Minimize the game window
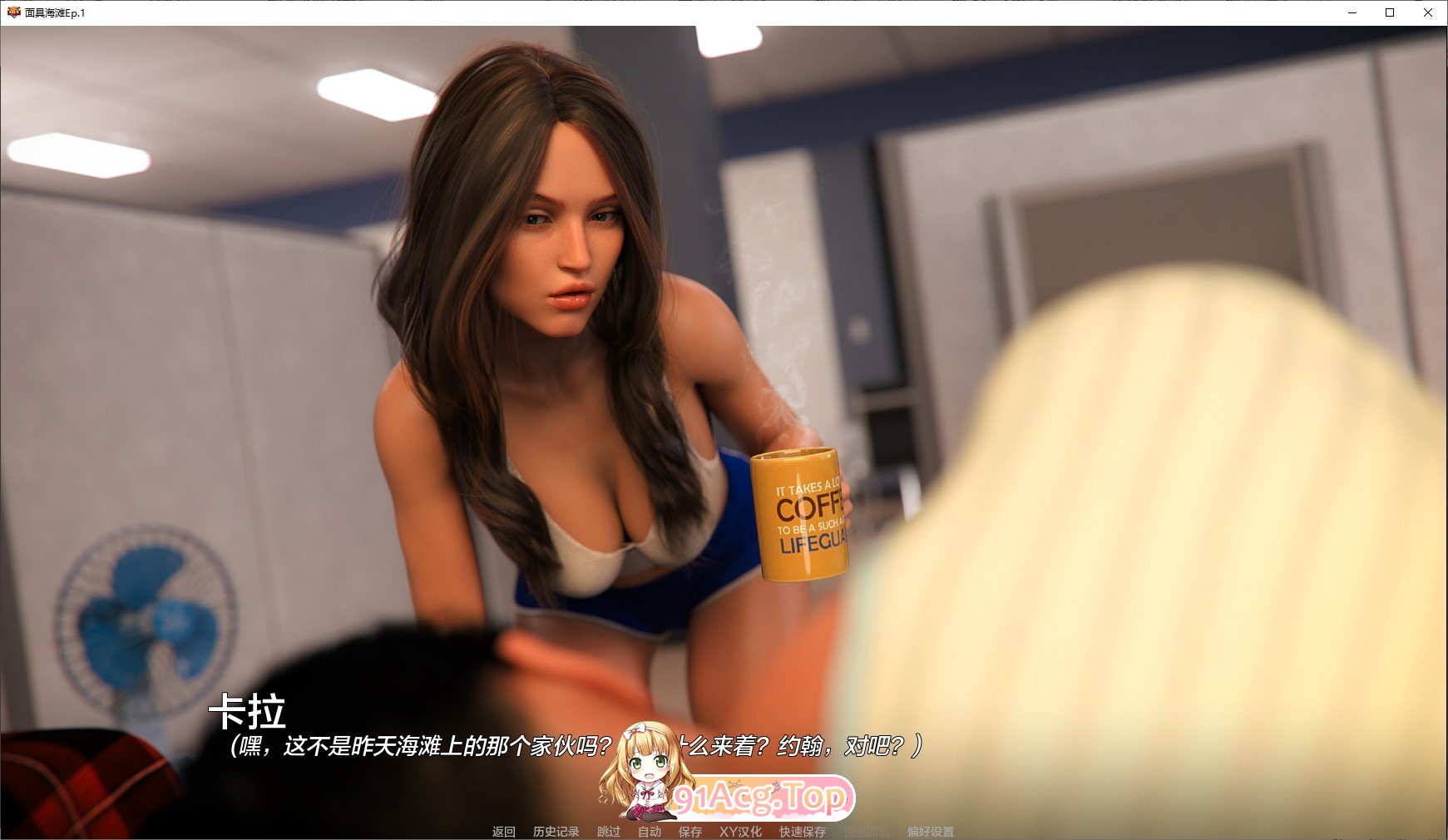 (x=1353, y=12)
